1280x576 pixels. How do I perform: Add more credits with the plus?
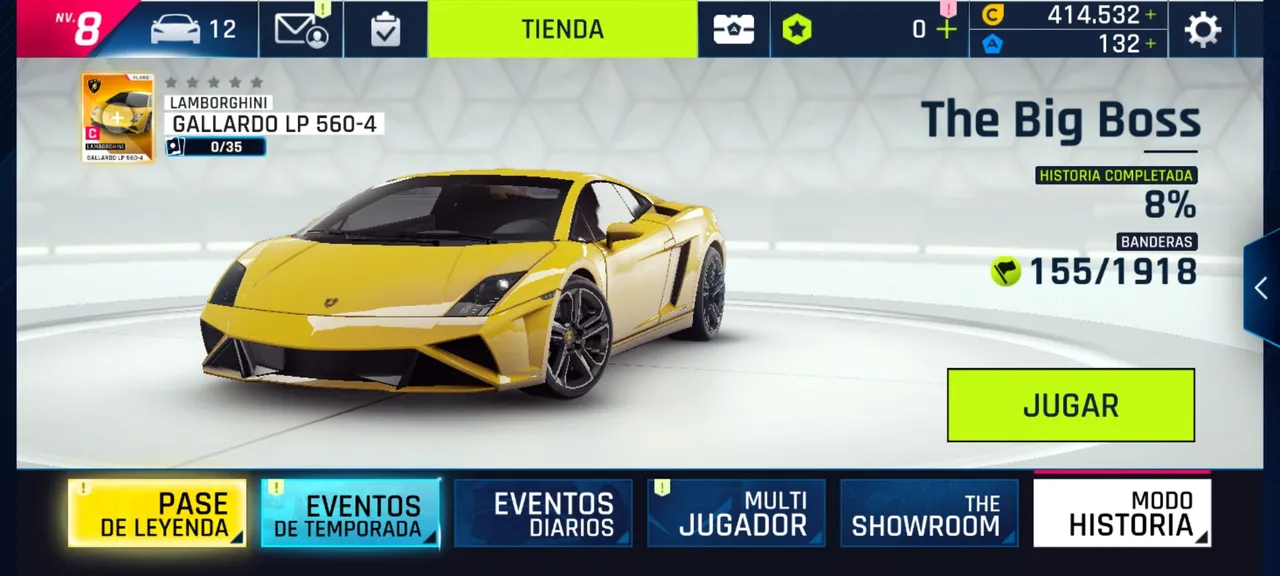tap(1151, 15)
